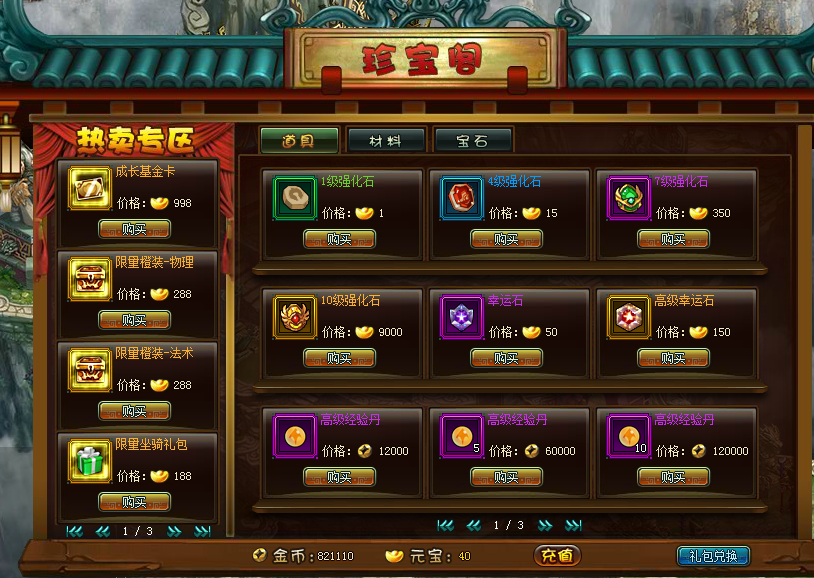Jump to last page of 热卖专区 list
This screenshot has width=814, height=578.
click(x=202, y=531)
